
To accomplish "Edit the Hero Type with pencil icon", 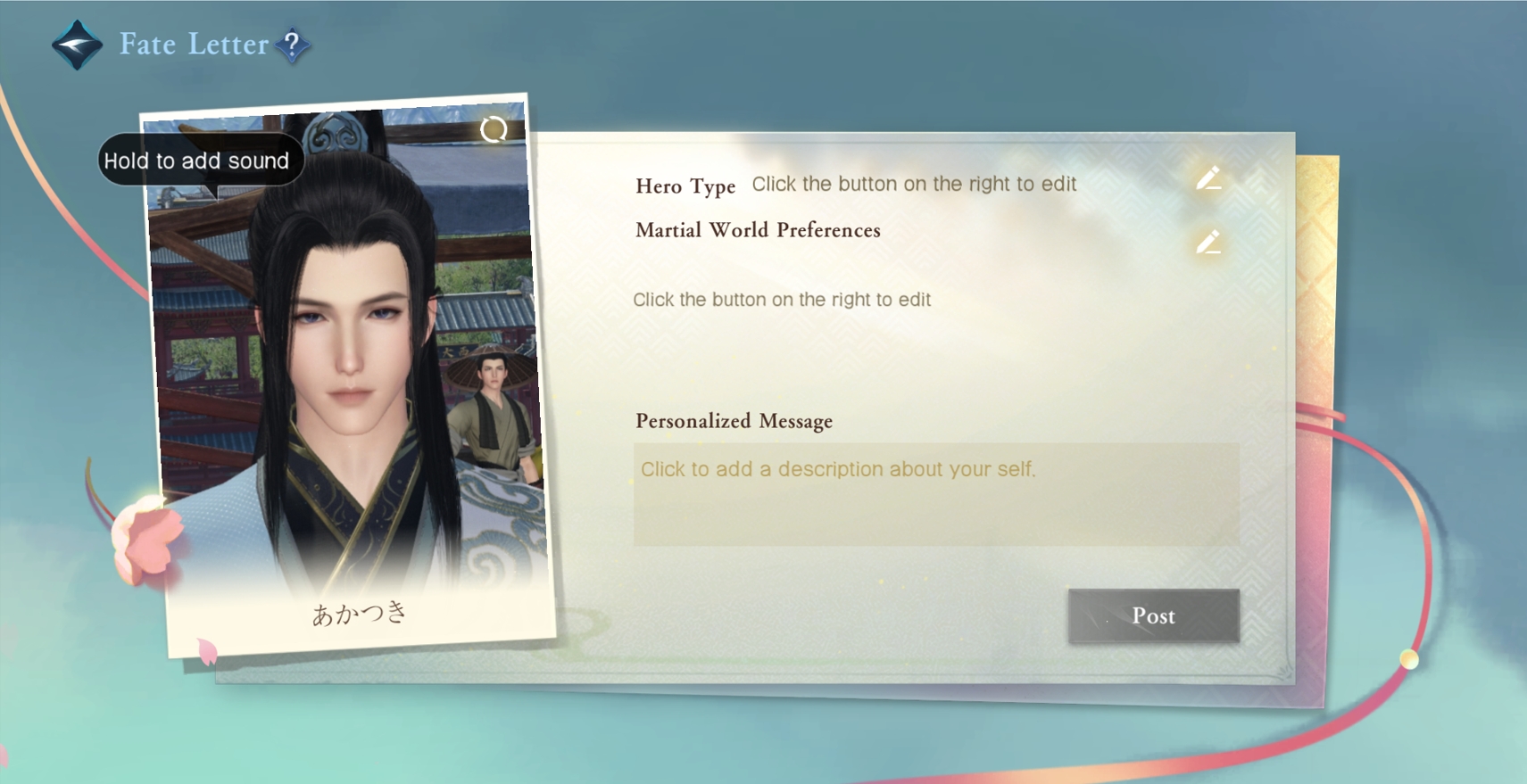I will pos(1208,179).
